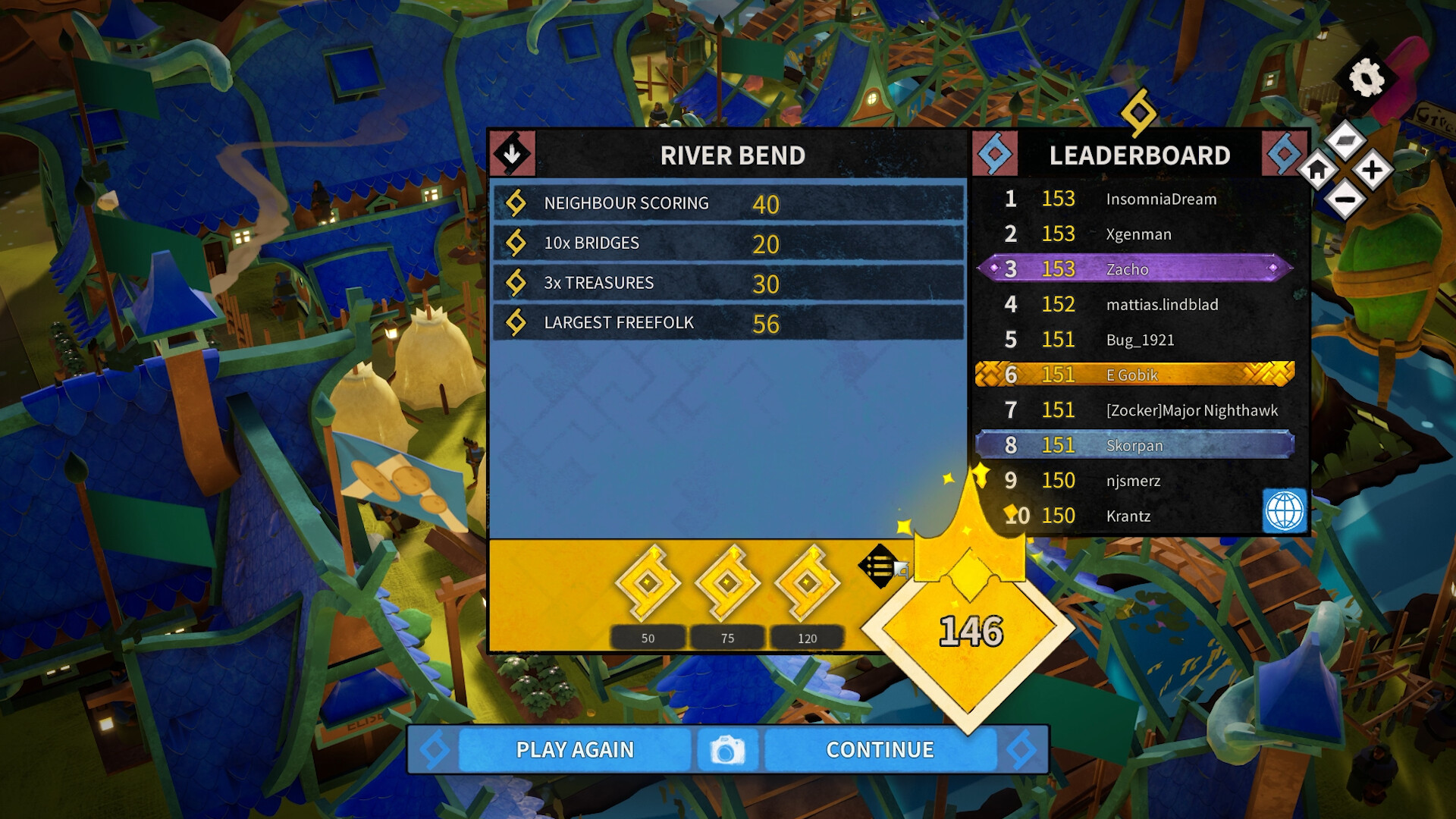Click the Play Again button
Image resolution: width=1456 pixels, height=819 pixels.
point(575,750)
